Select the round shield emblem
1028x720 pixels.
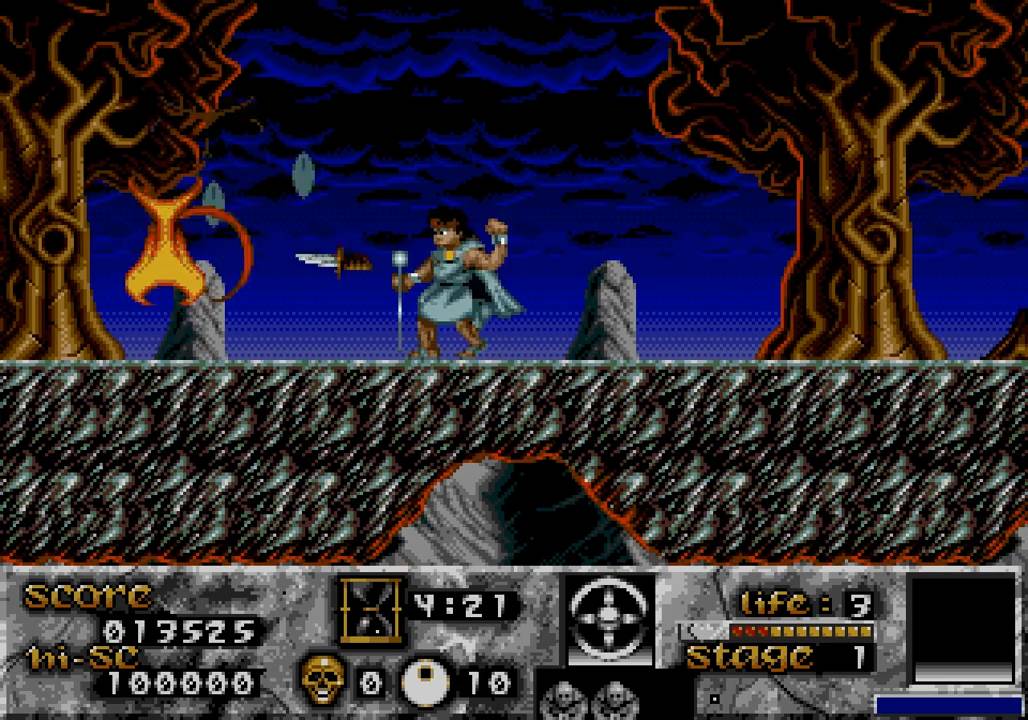click(609, 619)
